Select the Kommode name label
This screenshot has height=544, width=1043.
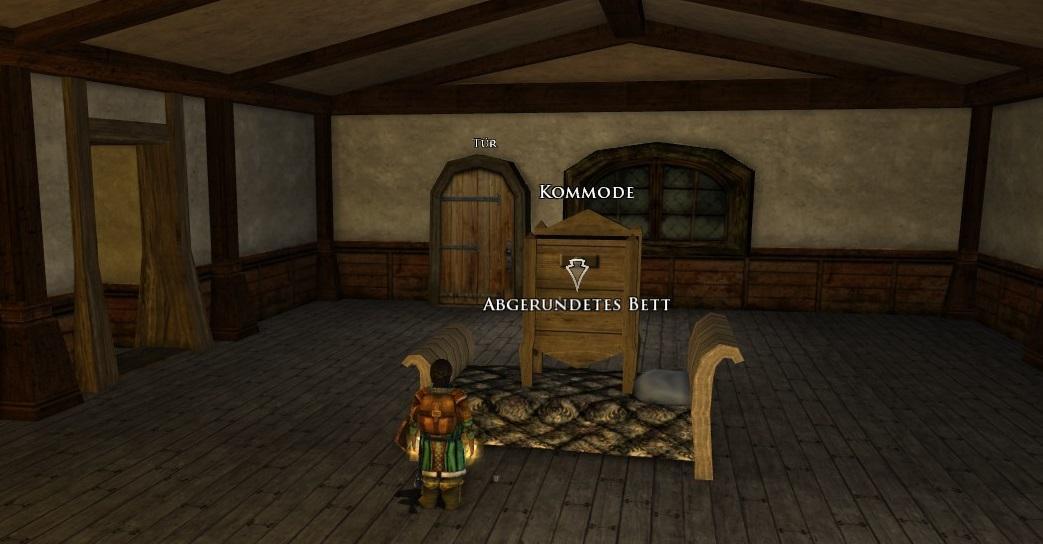coord(586,192)
